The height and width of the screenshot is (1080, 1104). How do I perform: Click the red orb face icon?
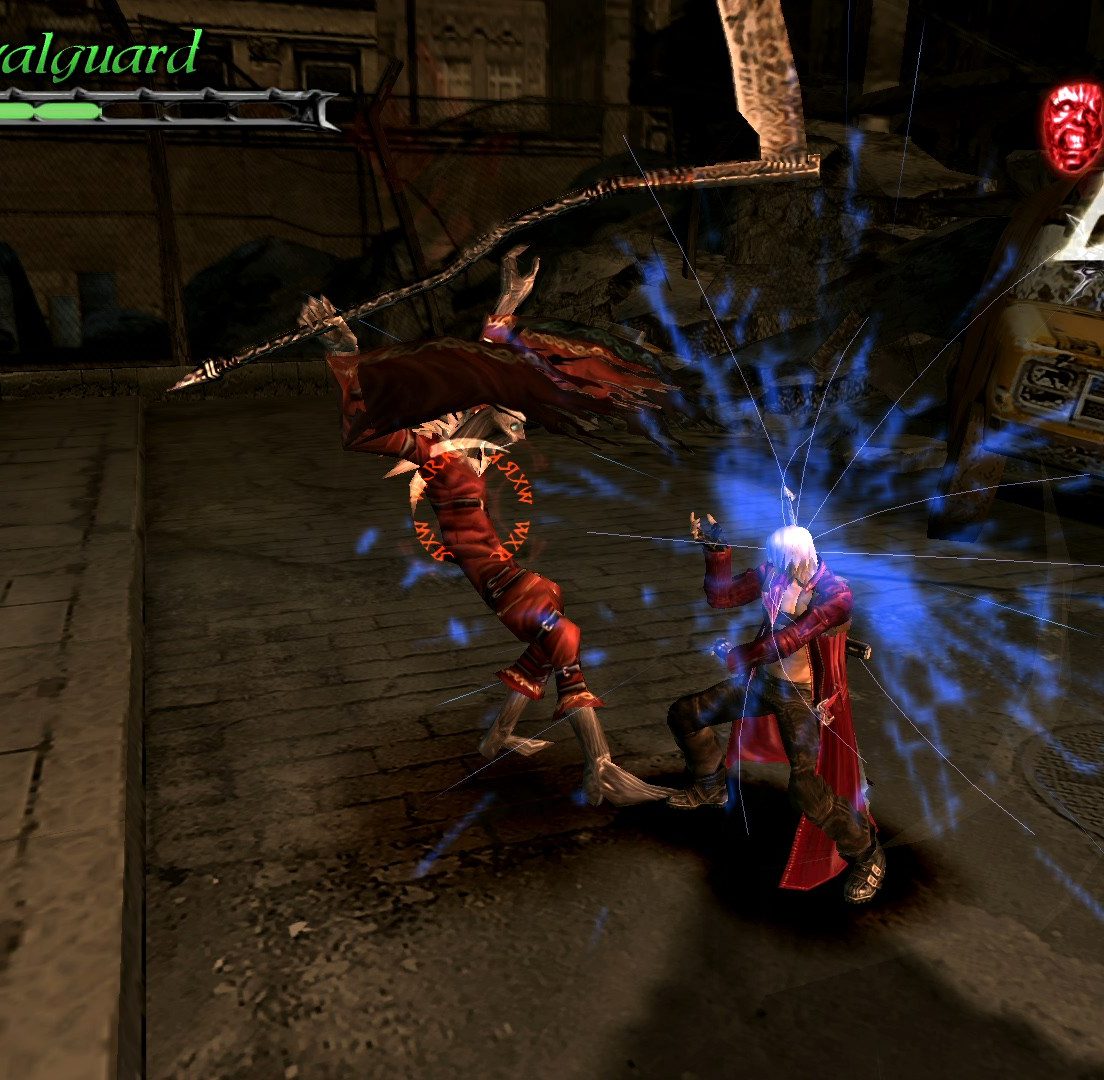pos(1073,127)
